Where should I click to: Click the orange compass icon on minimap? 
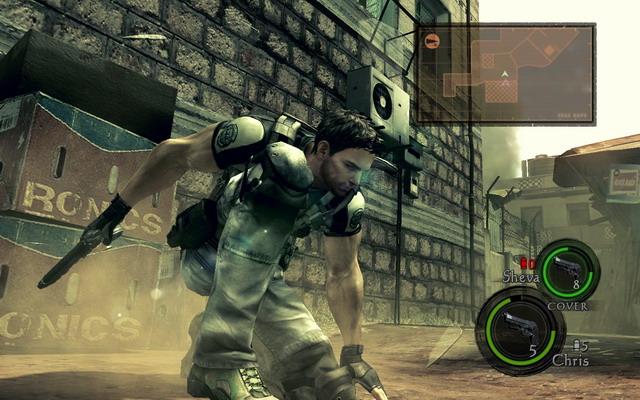(x=432, y=41)
